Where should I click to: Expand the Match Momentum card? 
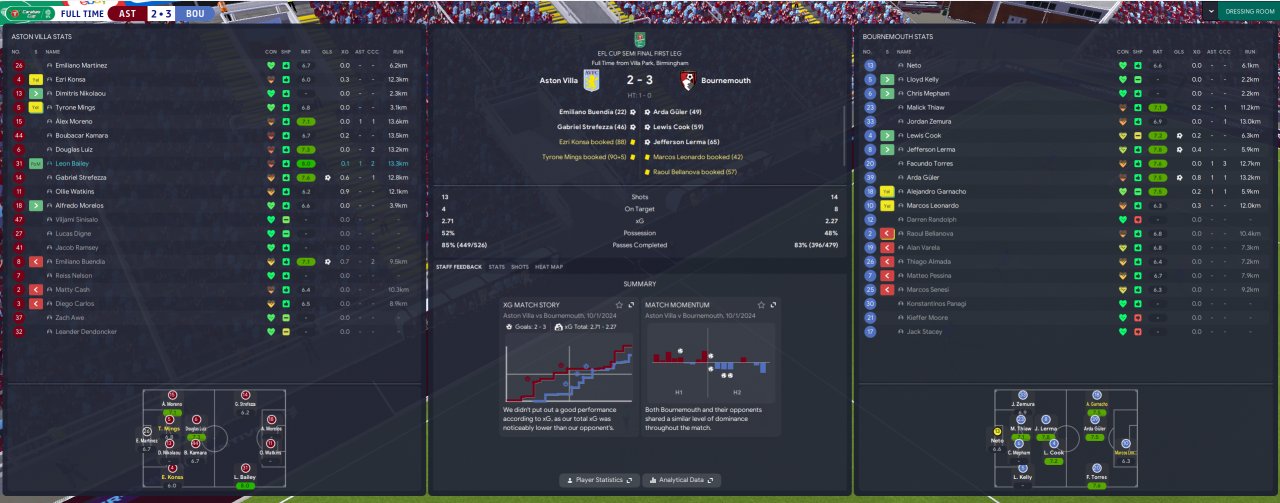(773, 305)
